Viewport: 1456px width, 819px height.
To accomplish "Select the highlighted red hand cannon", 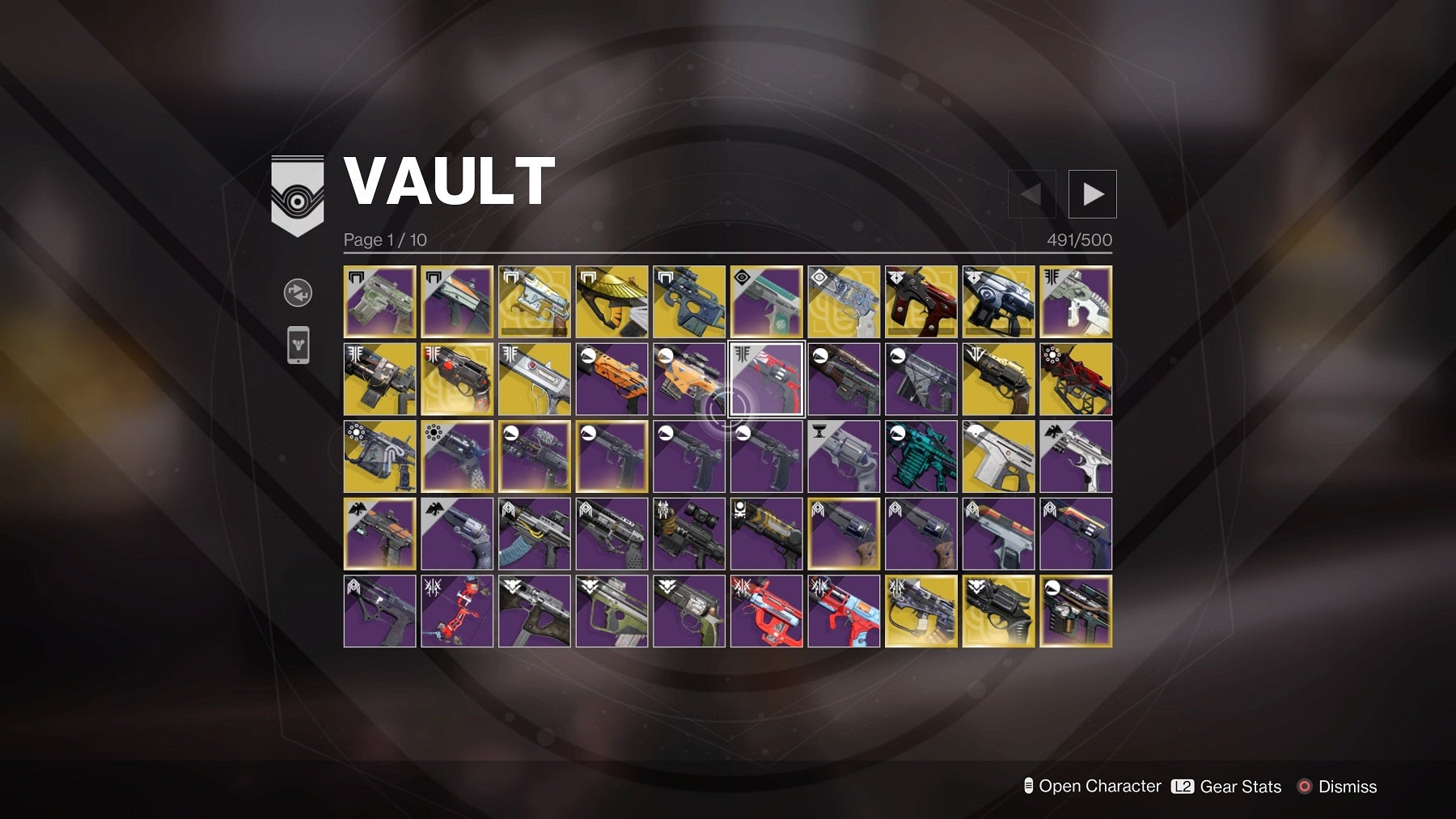I will (765, 378).
